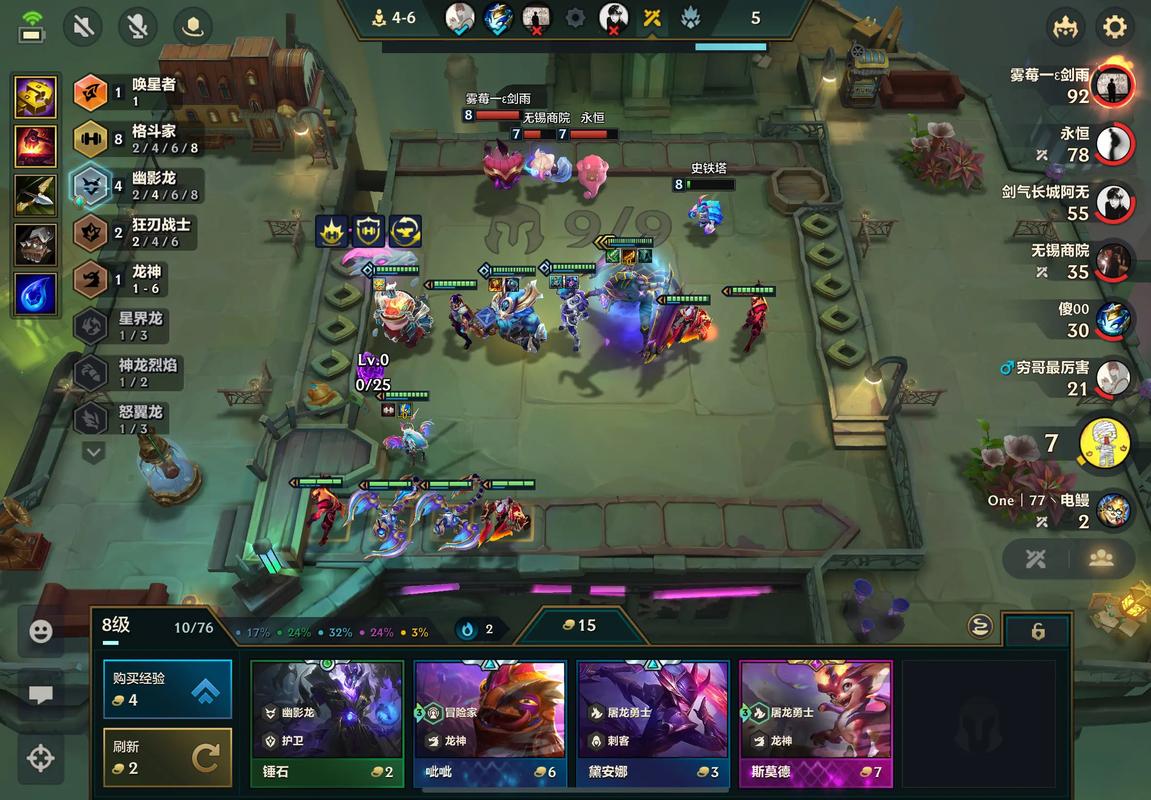Click the crosshair recenter button
This screenshot has width=1151, height=800.
(x=41, y=757)
